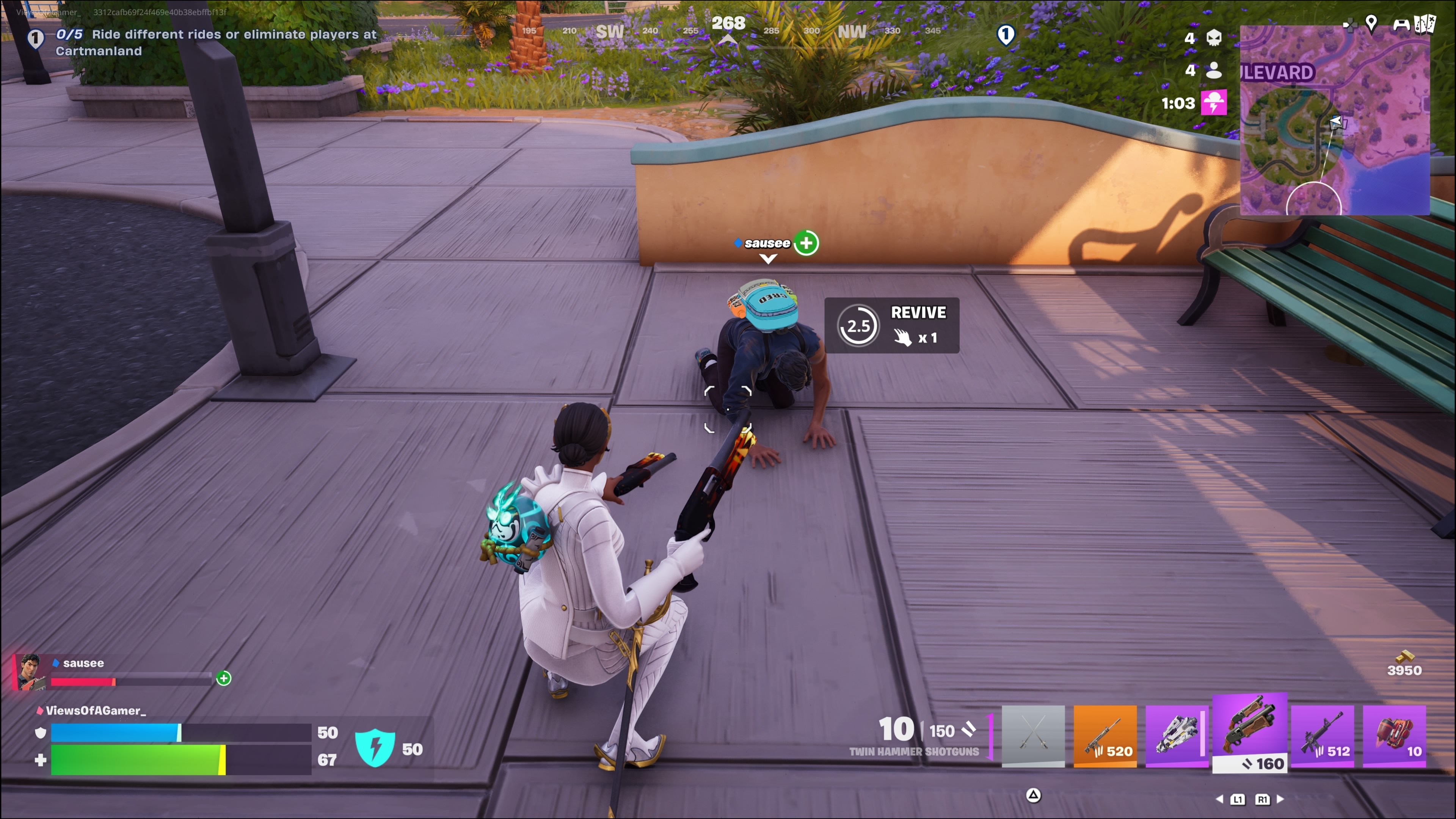Click the skull eliminations icon
Viewport: 1456px width, 819px height.
(1213, 38)
